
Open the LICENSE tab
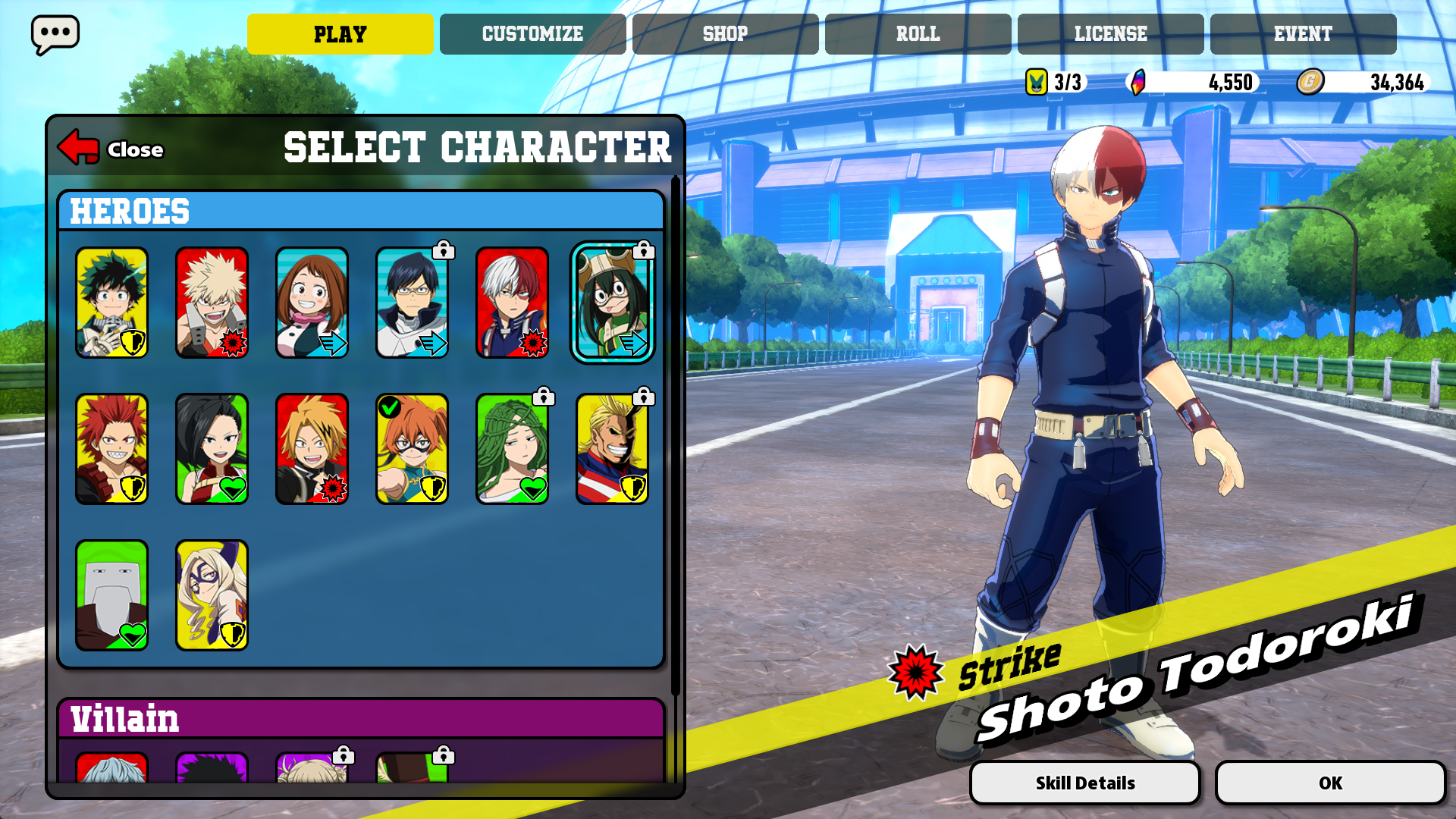point(1109,33)
